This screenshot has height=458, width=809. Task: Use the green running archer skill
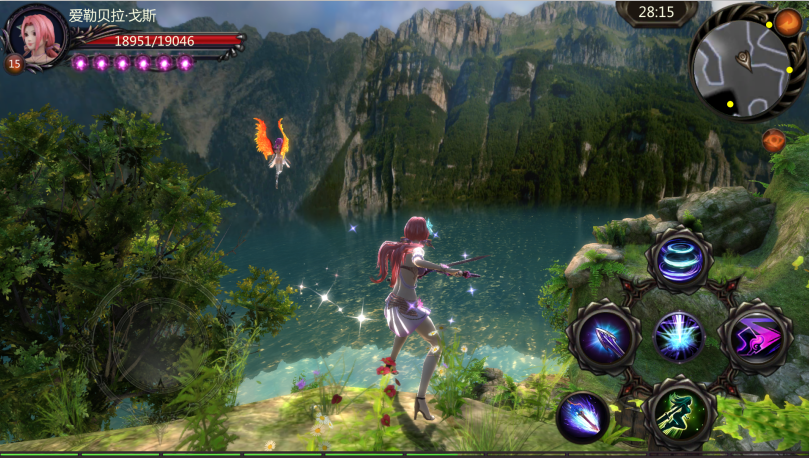[x=679, y=411]
